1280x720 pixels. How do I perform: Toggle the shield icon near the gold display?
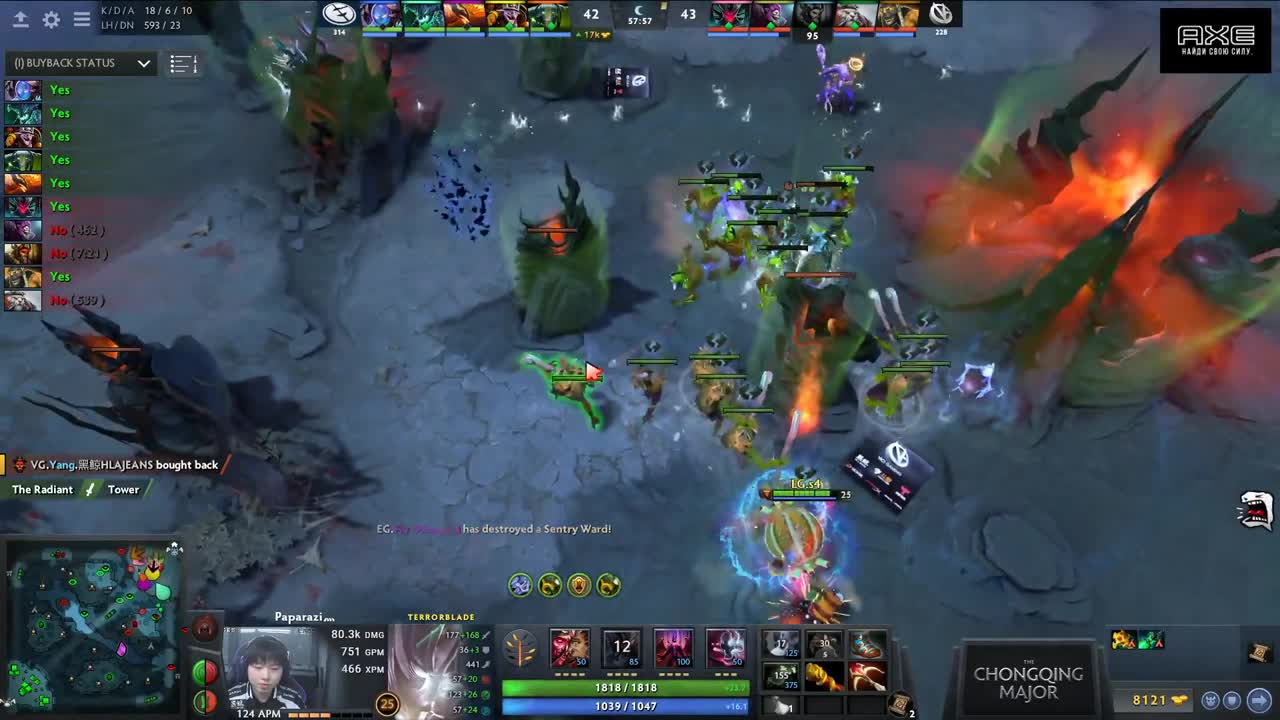(1232, 700)
